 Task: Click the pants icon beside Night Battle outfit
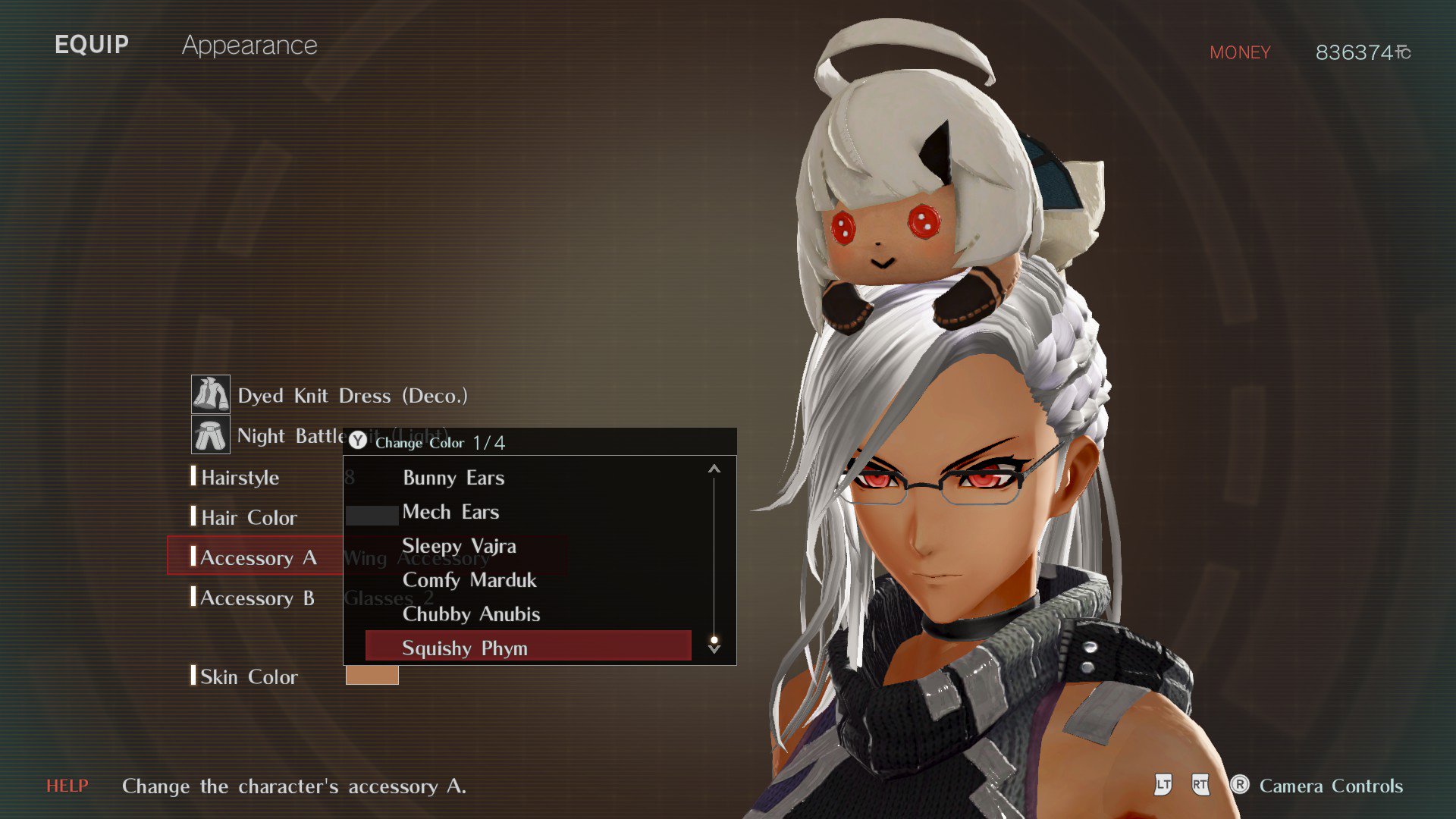click(x=211, y=435)
